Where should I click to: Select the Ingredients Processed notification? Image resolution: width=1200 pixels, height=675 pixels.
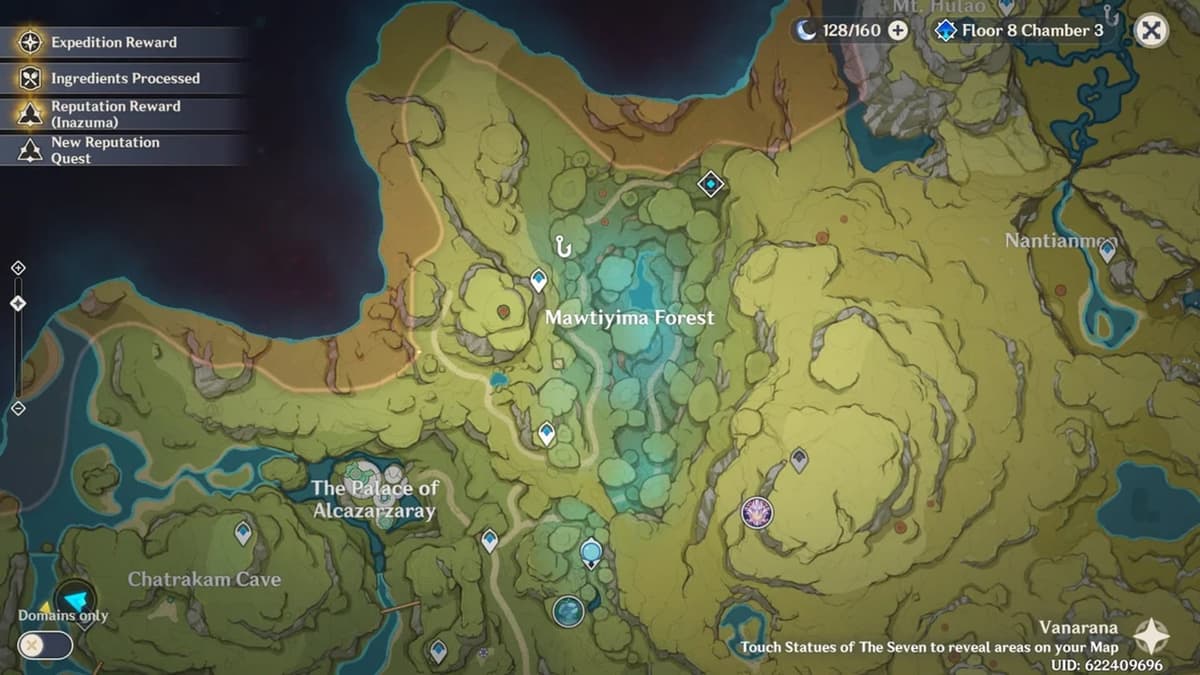point(124,78)
